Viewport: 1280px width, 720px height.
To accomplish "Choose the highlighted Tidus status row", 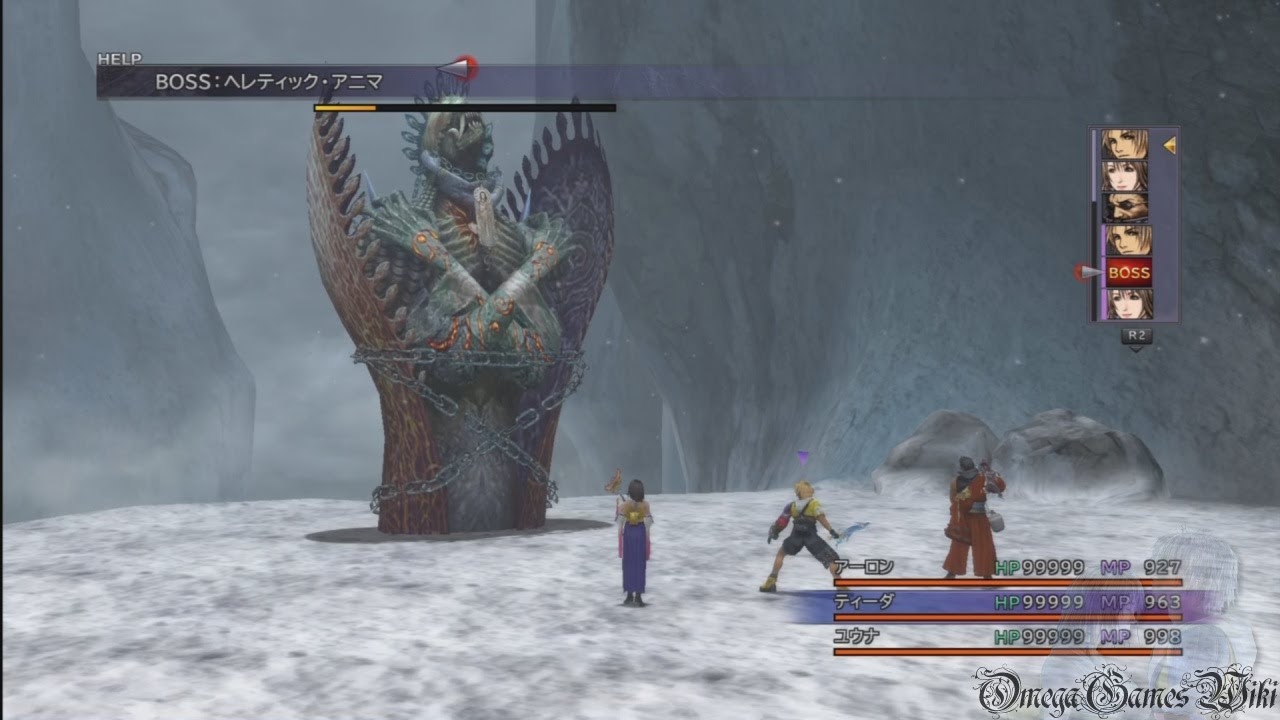I will pos(1007,602).
